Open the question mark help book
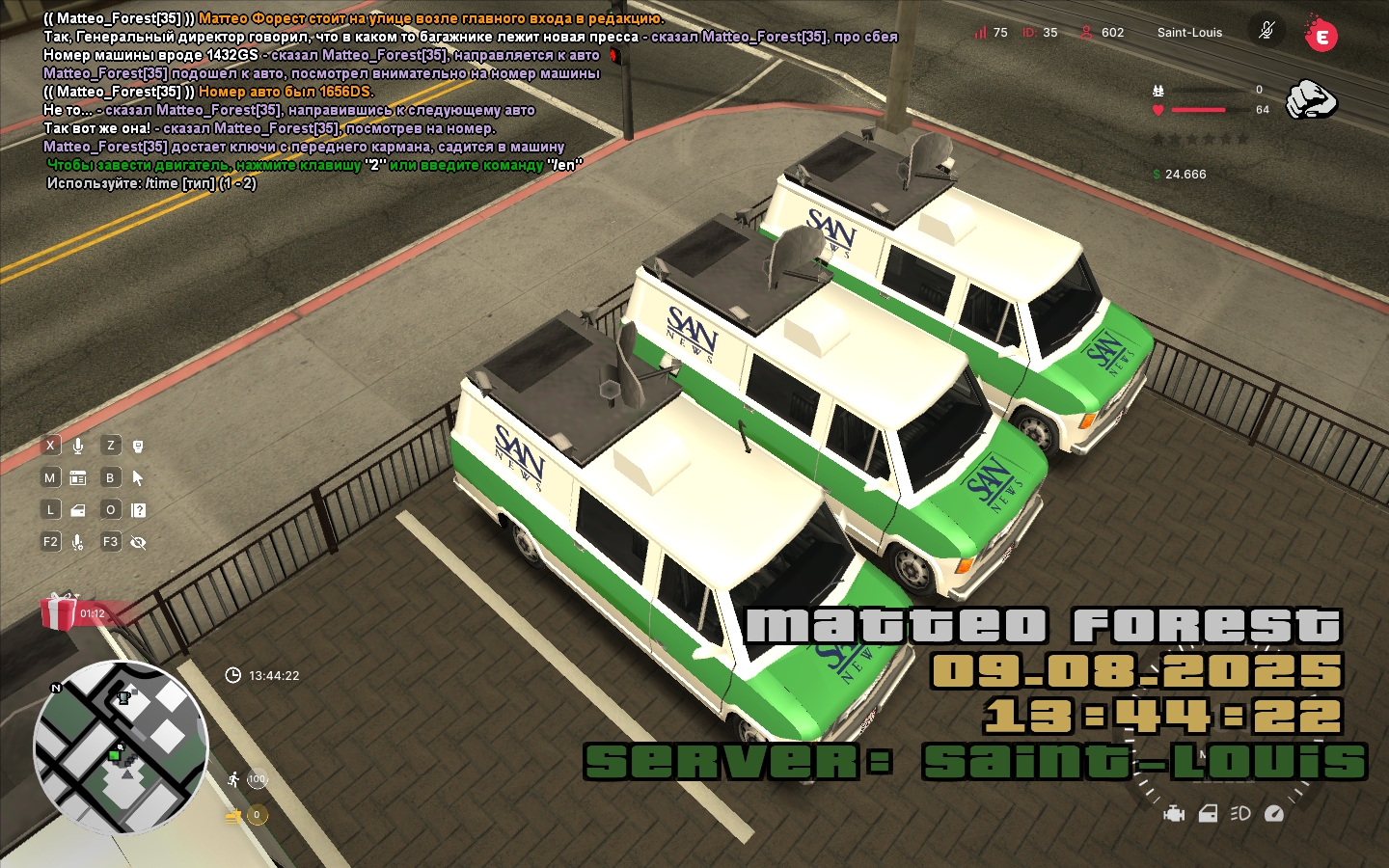Image resolution: width=1389 pixels, height=868 pixels. [138, 510]
